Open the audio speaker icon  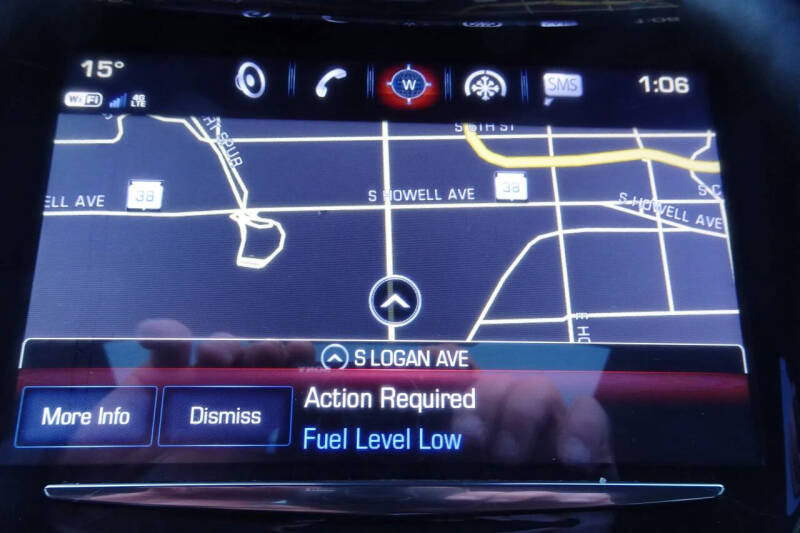250,81
